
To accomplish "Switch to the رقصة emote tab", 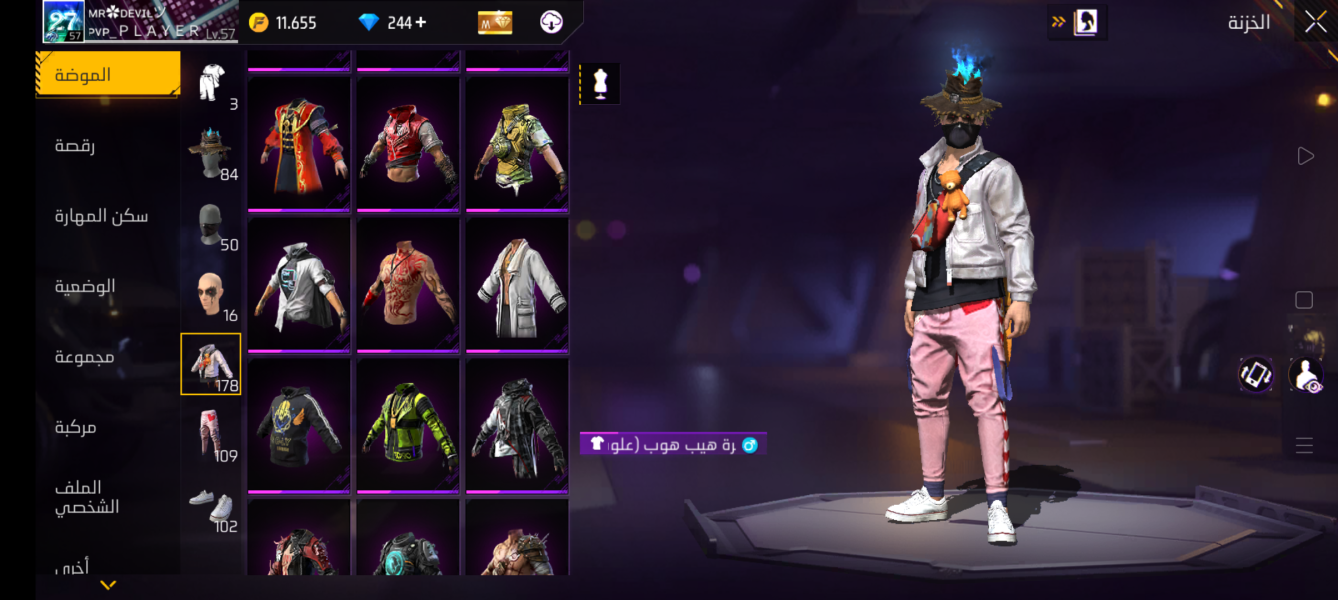I will point(75,146).
